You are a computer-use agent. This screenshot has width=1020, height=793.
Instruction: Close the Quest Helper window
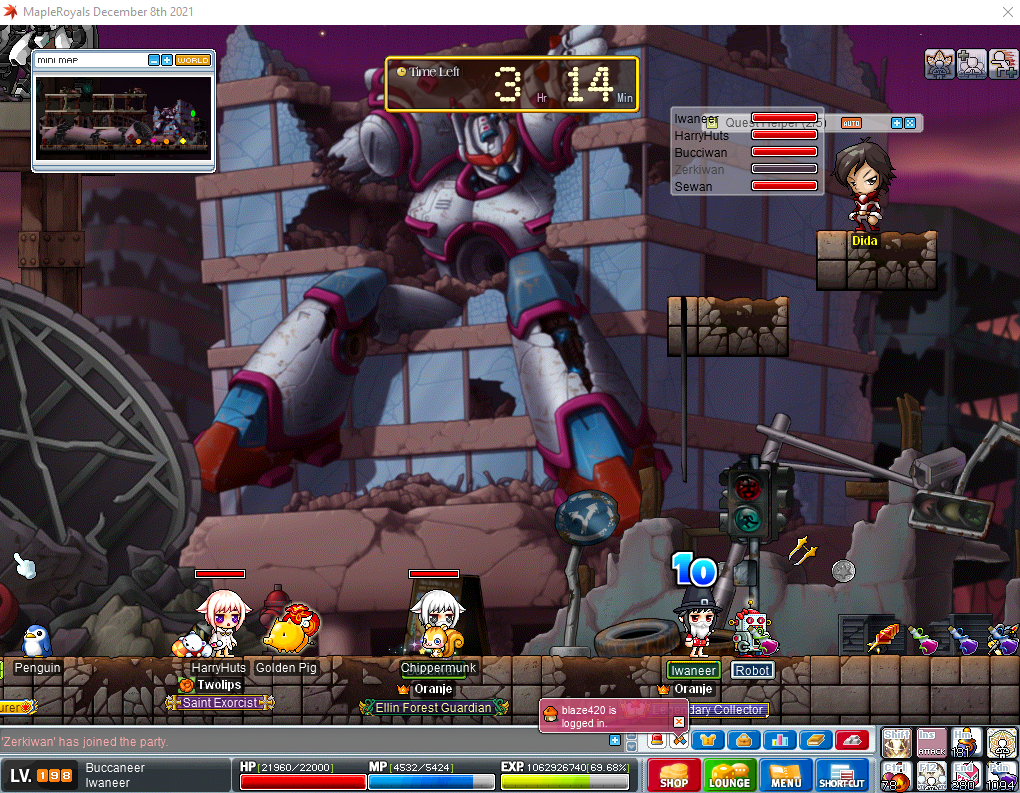click(910, 123)
